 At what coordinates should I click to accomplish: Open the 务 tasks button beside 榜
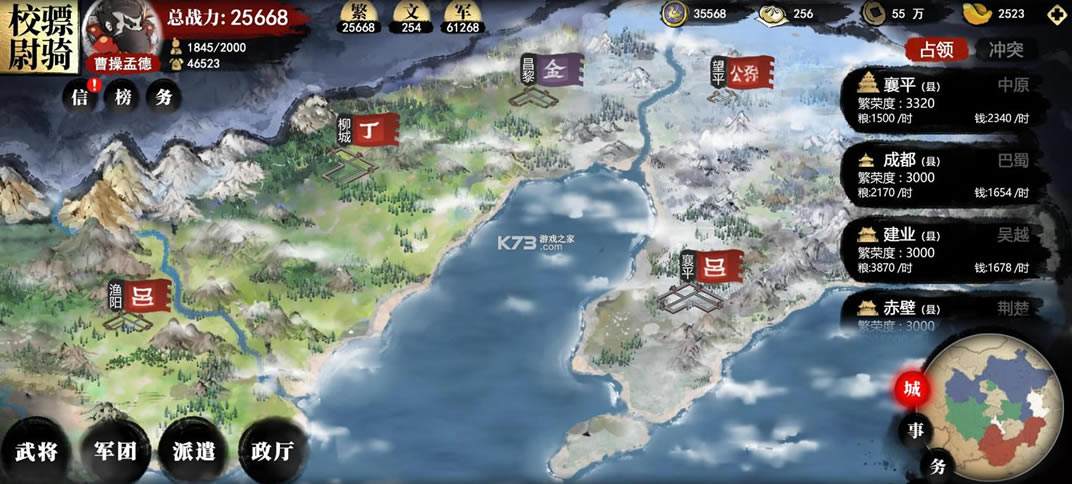coord(163,97)
